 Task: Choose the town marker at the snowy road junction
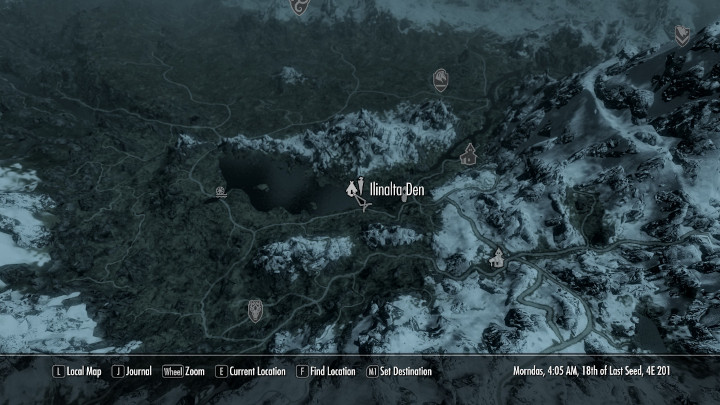tap(497, 258)
